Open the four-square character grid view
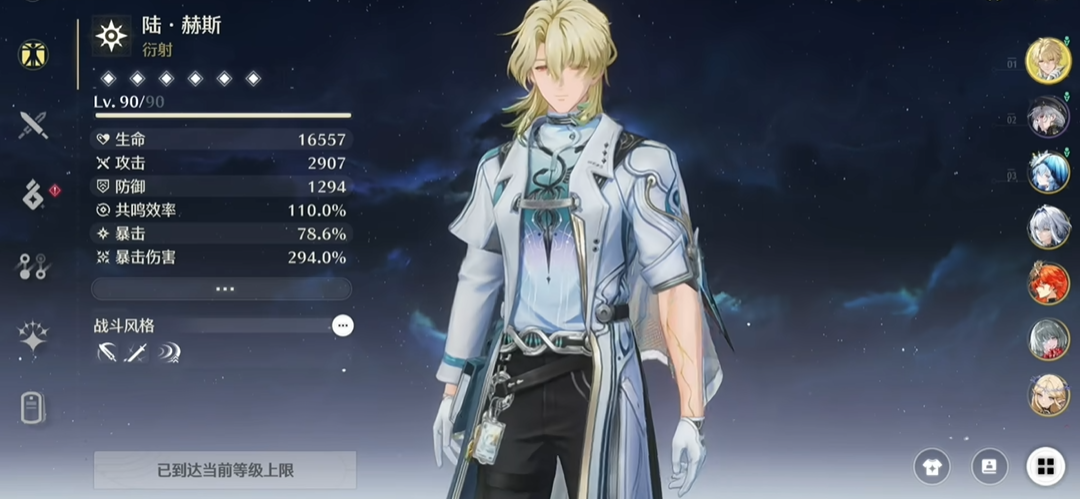This screenshot has width=1080, height=499. coord(1045,466)
